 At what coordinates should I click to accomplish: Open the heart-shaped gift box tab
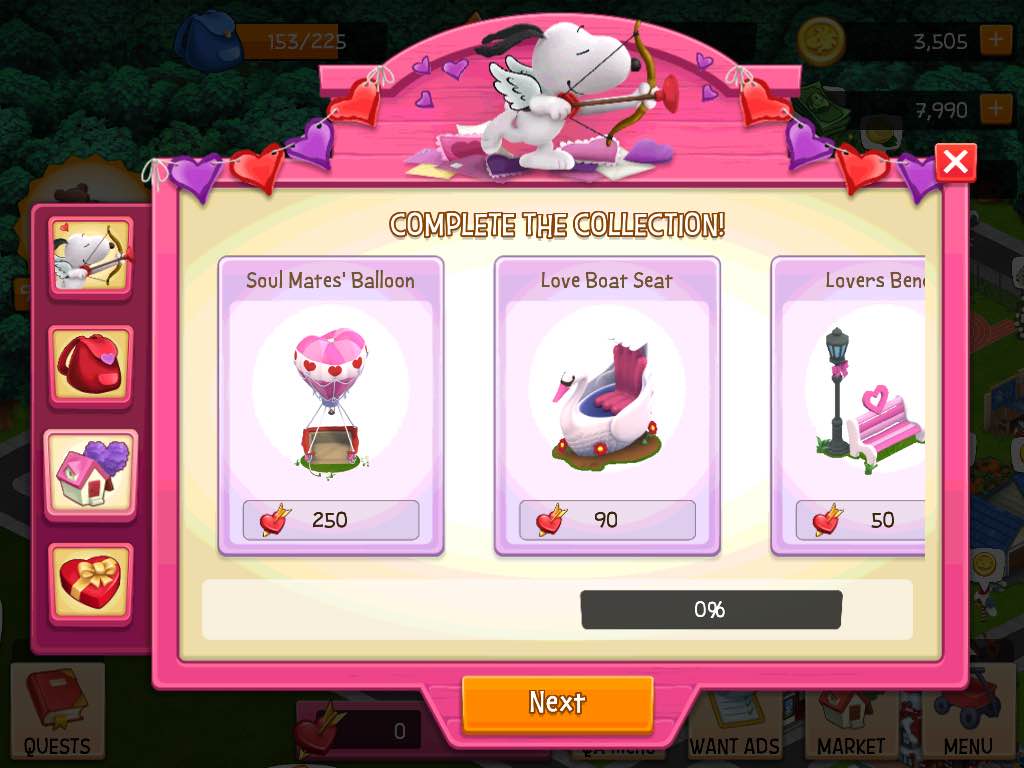click(91, 582)
